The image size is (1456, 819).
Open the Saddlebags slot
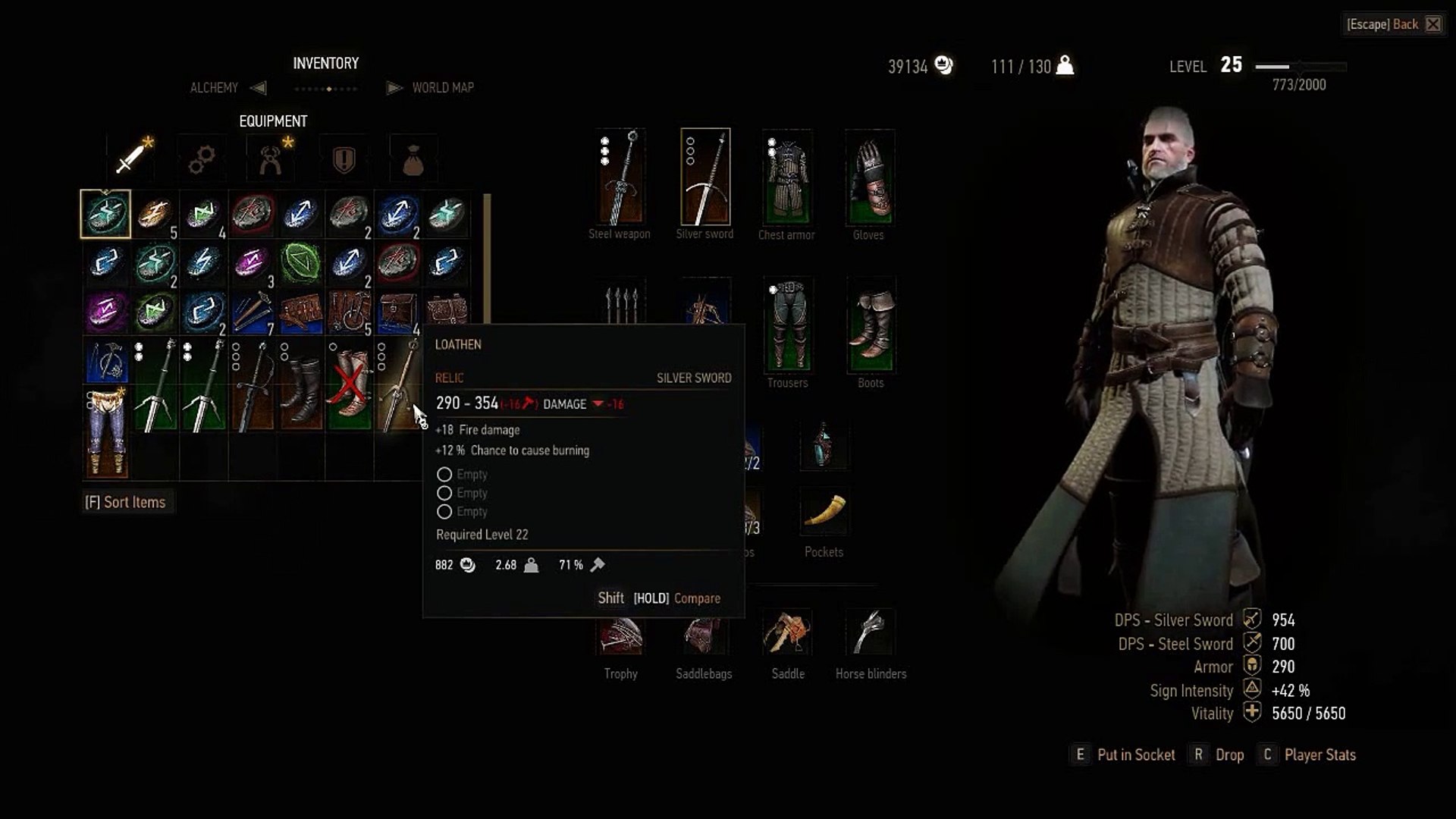point(704,633)
